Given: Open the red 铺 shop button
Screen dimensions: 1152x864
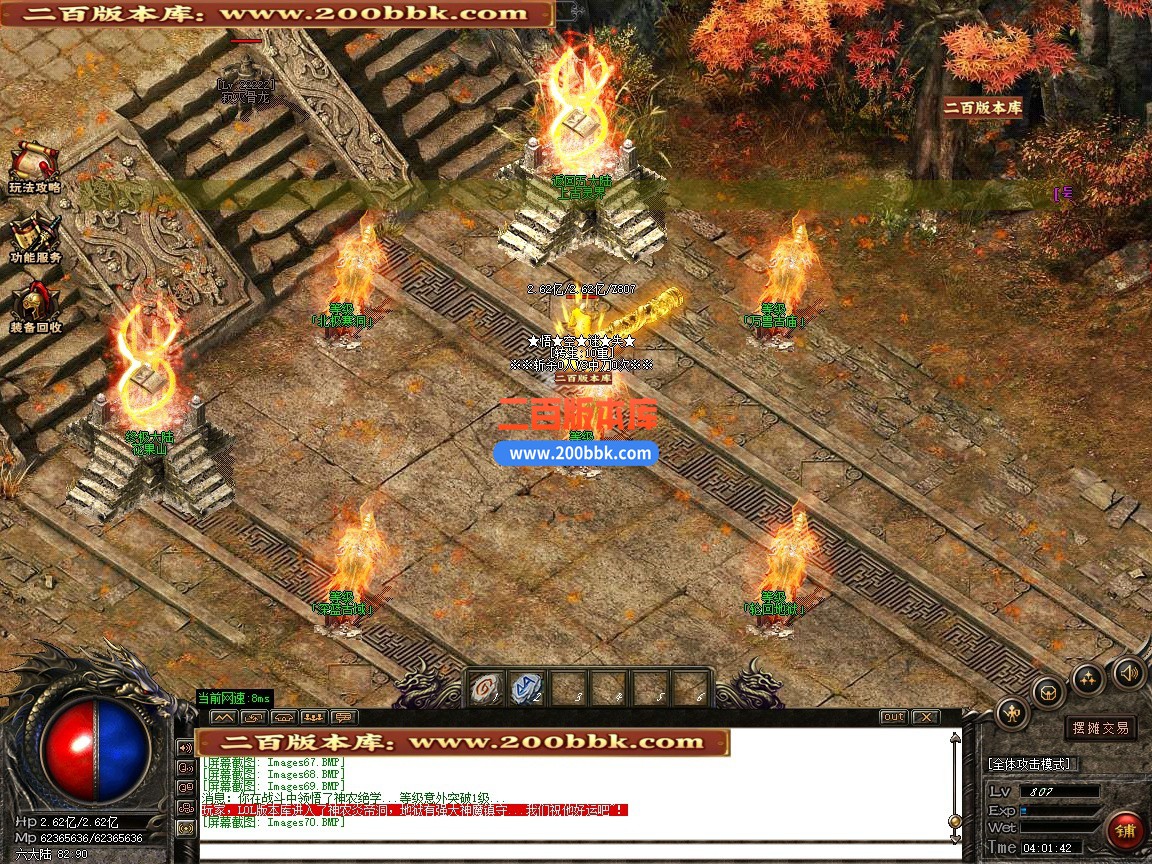Looking at the screenshot, I should click(1126, 832).
